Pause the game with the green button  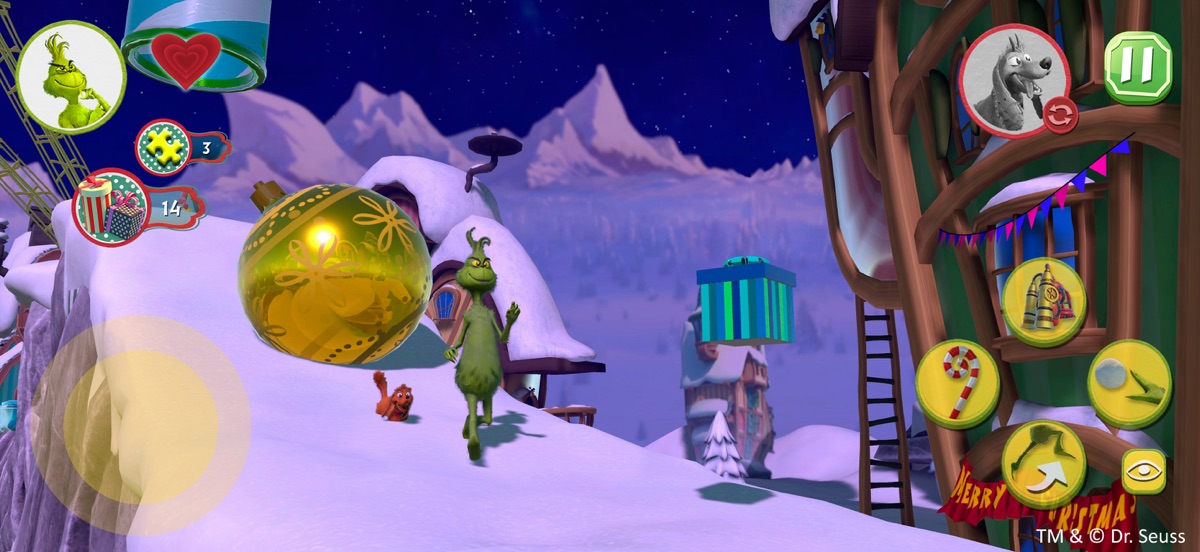click(x=1137, y=68)
